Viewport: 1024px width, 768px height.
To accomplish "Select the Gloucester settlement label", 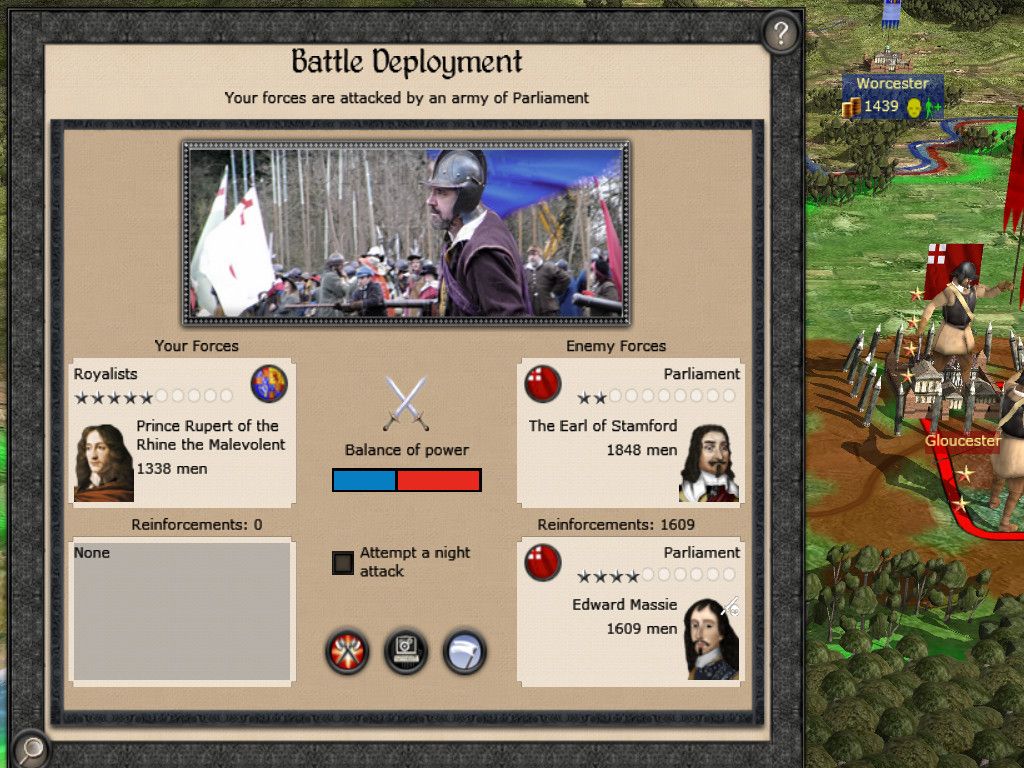I will point(962,441).
